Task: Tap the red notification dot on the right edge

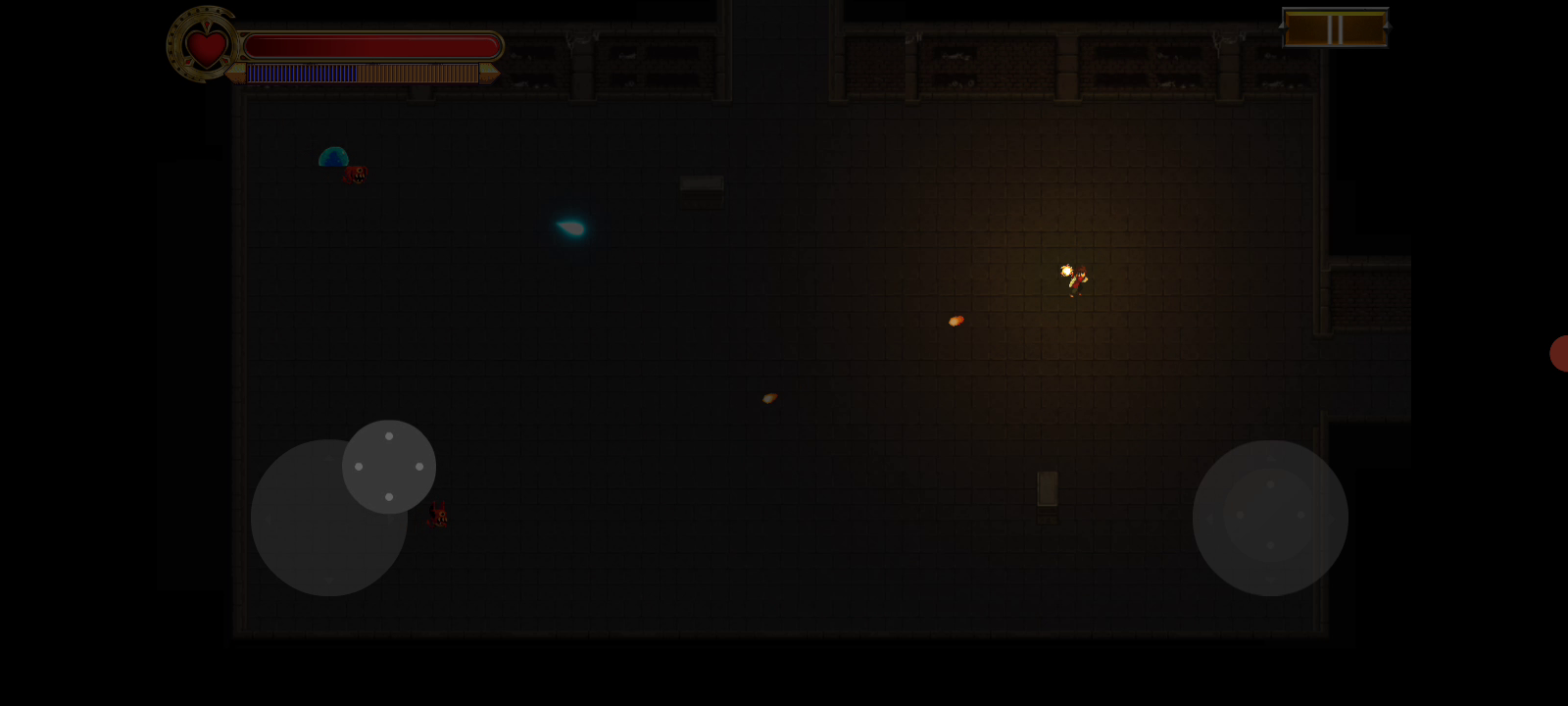Action: (1559, 354)
